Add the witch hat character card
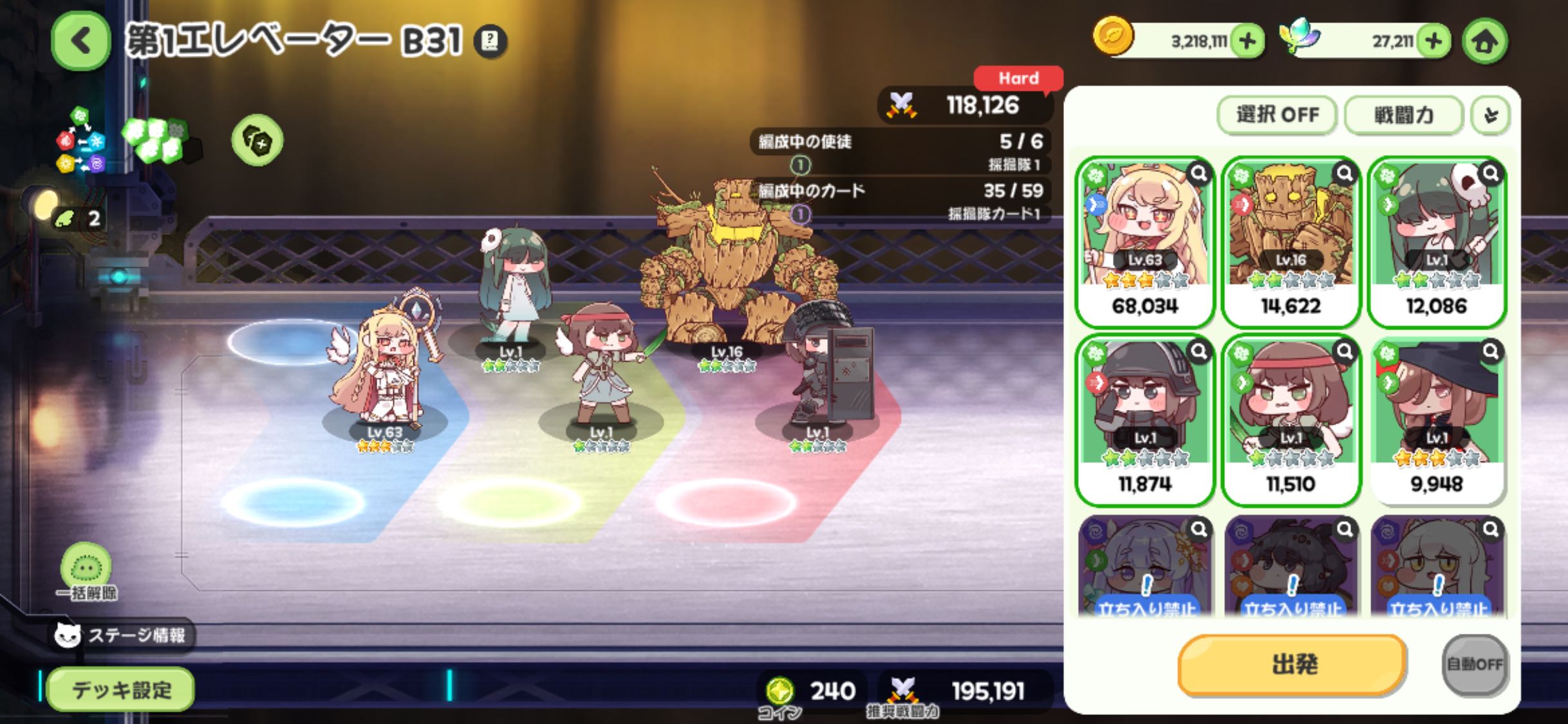This screenshot has width=1568, height=724. click(1437, 420)
